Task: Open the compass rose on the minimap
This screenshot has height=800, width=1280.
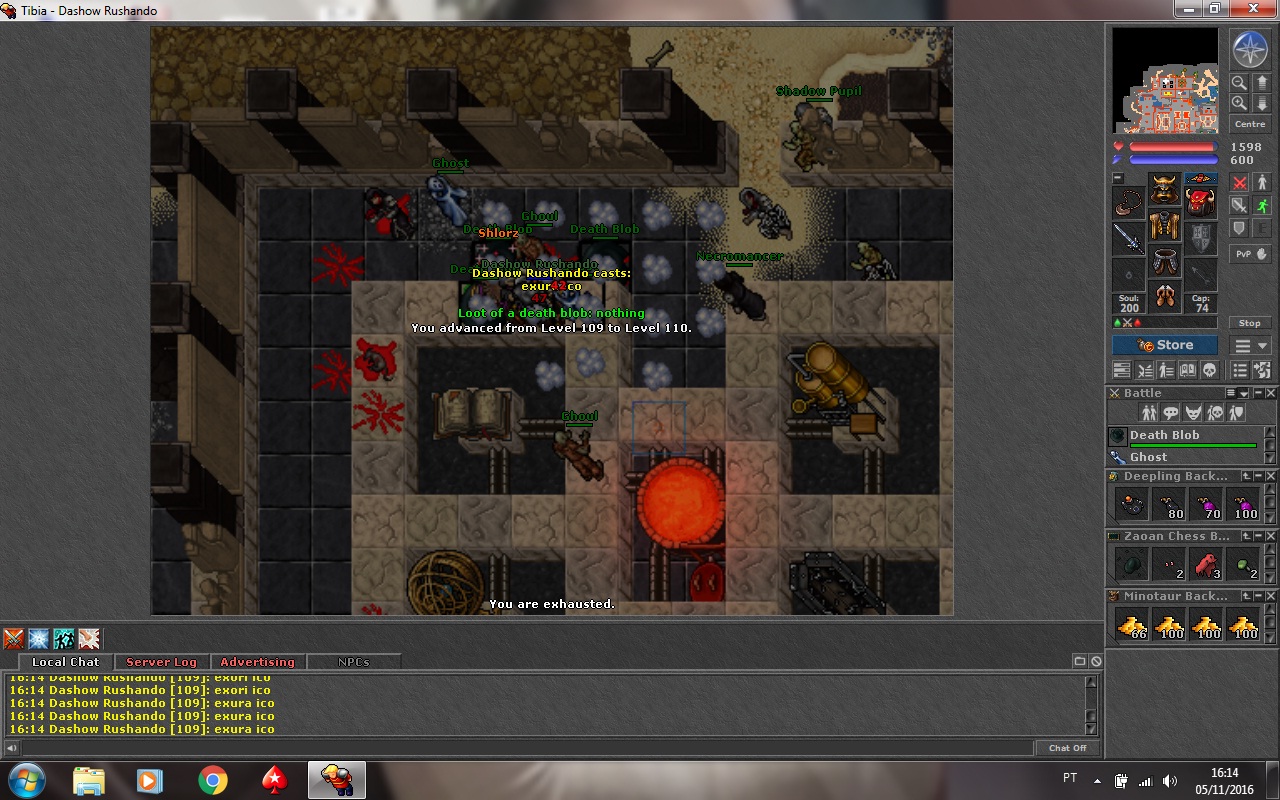Action: click(1249, 49)
